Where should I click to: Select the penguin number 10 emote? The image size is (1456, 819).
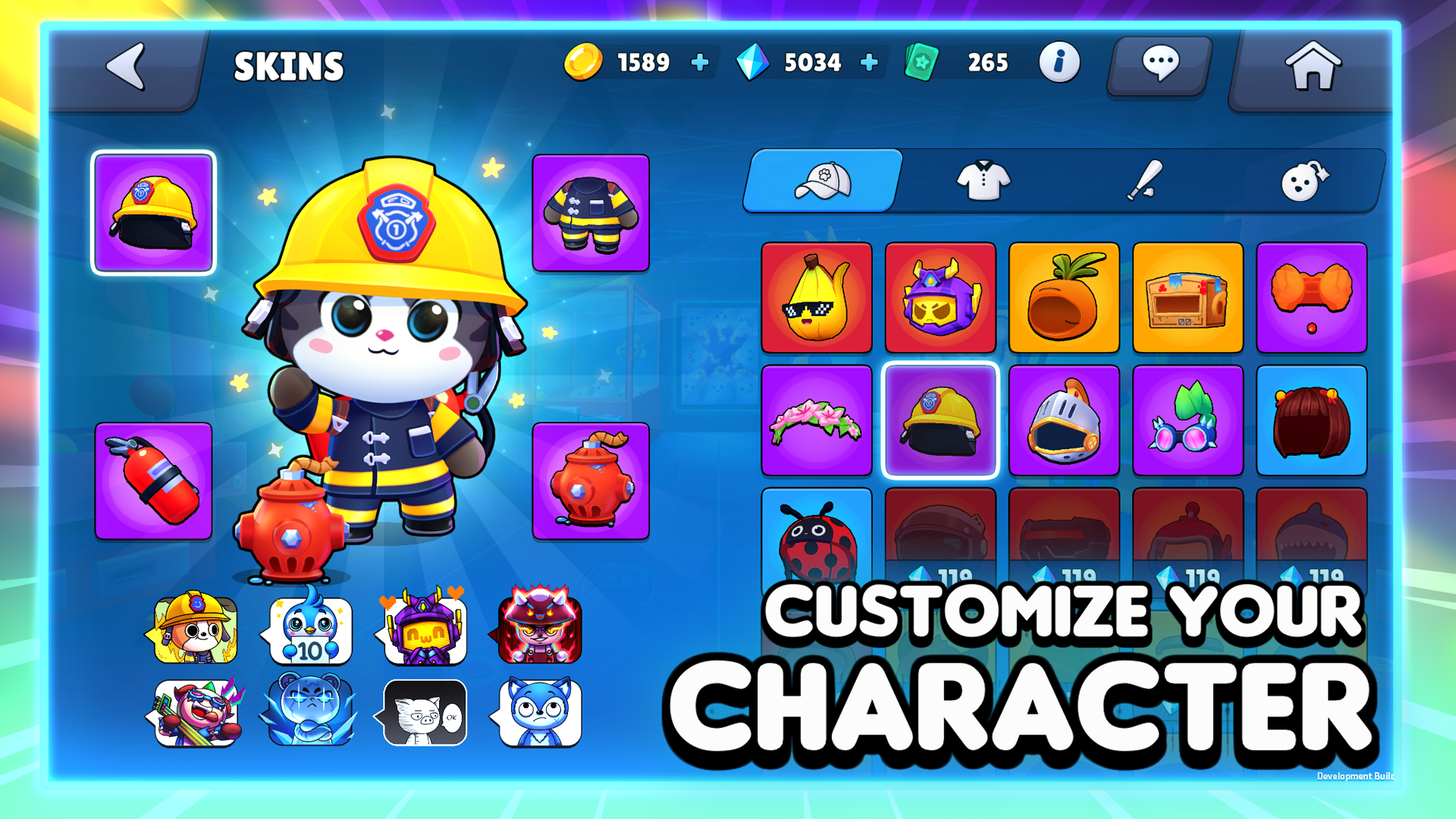[x=309, y=629]
